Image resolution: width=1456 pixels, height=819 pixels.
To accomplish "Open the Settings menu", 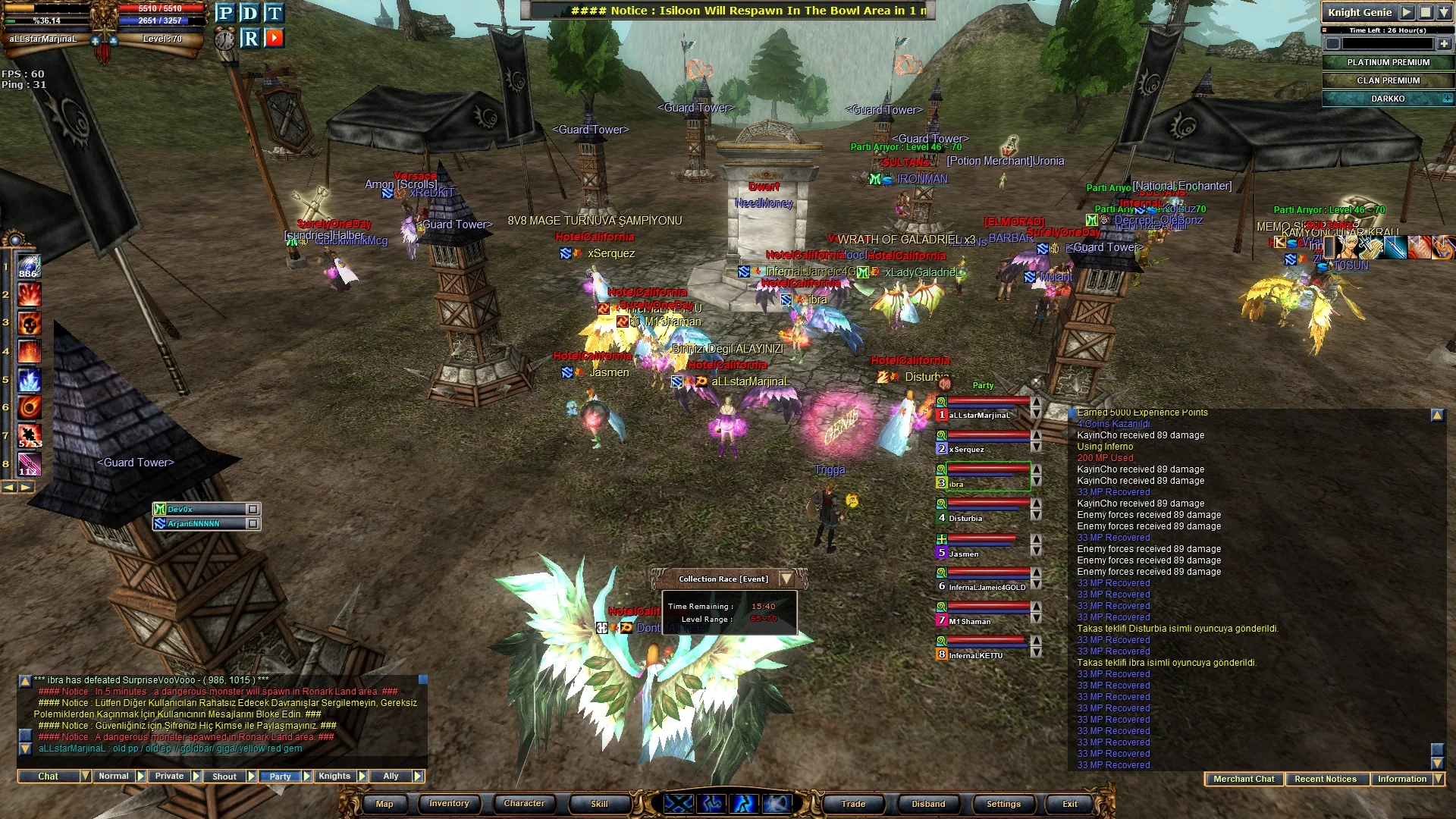I will (1003, 804).
